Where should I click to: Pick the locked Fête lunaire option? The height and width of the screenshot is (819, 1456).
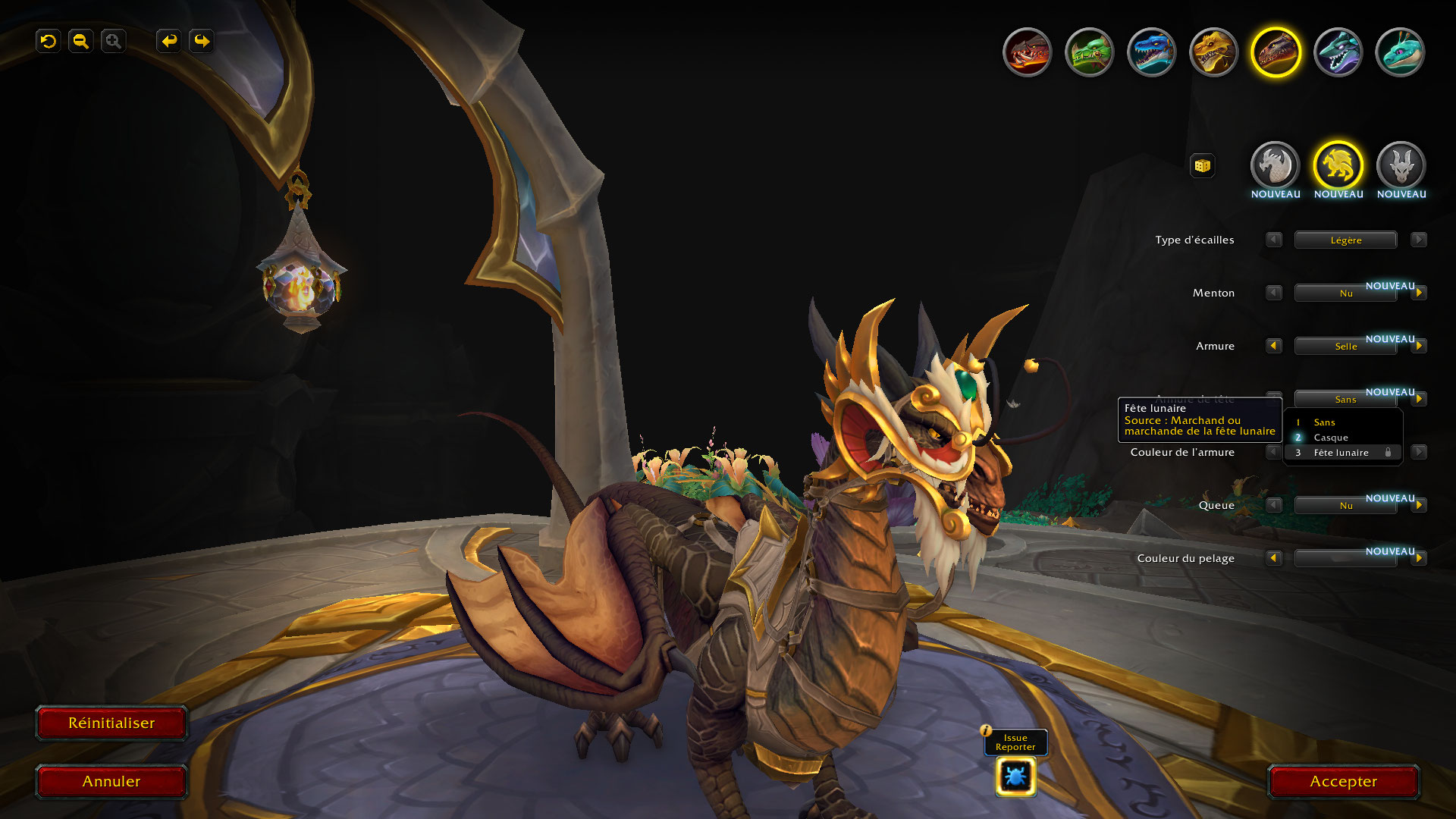point(1341,453)
